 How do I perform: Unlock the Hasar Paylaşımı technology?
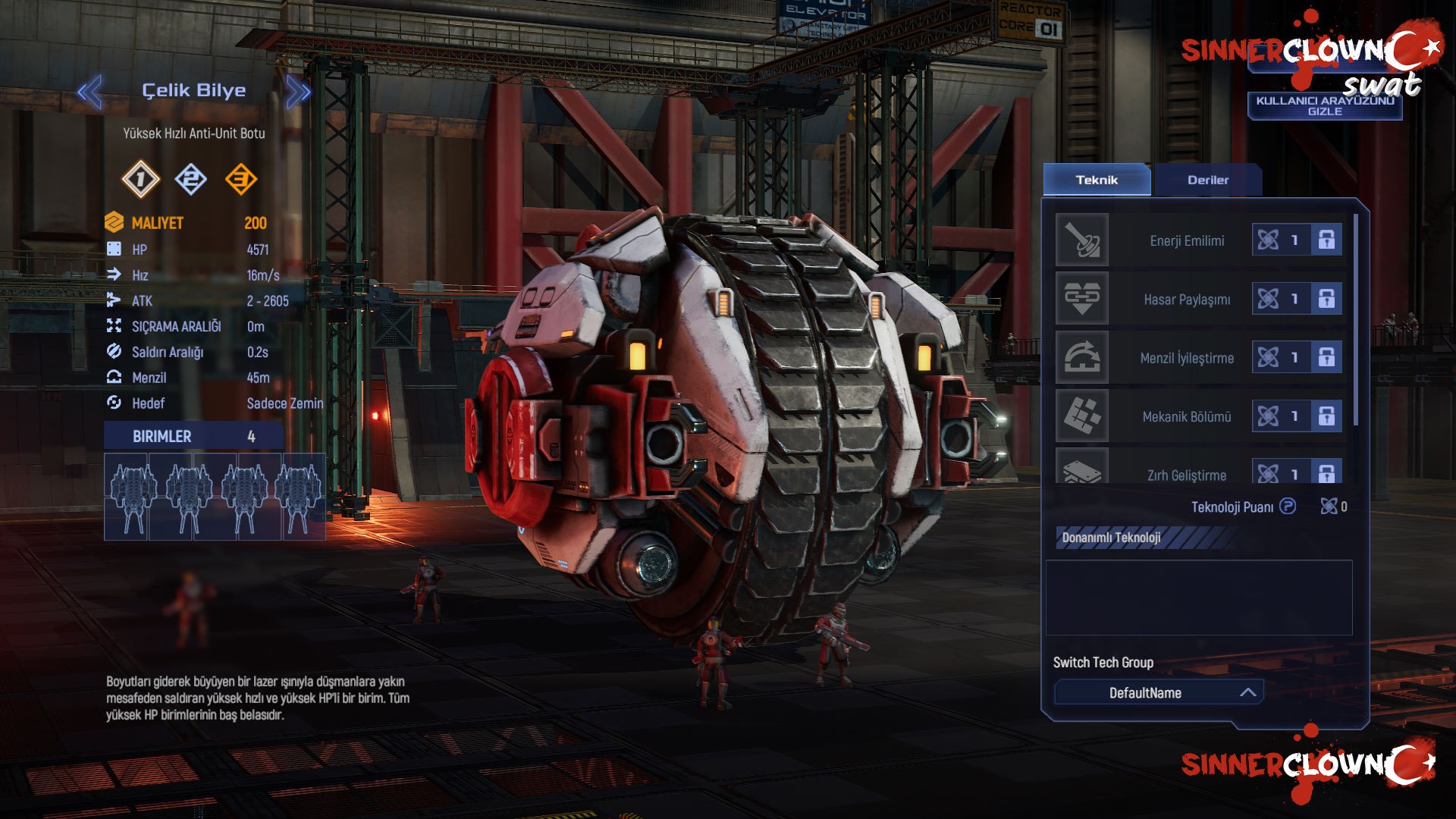coord(1326,299)
